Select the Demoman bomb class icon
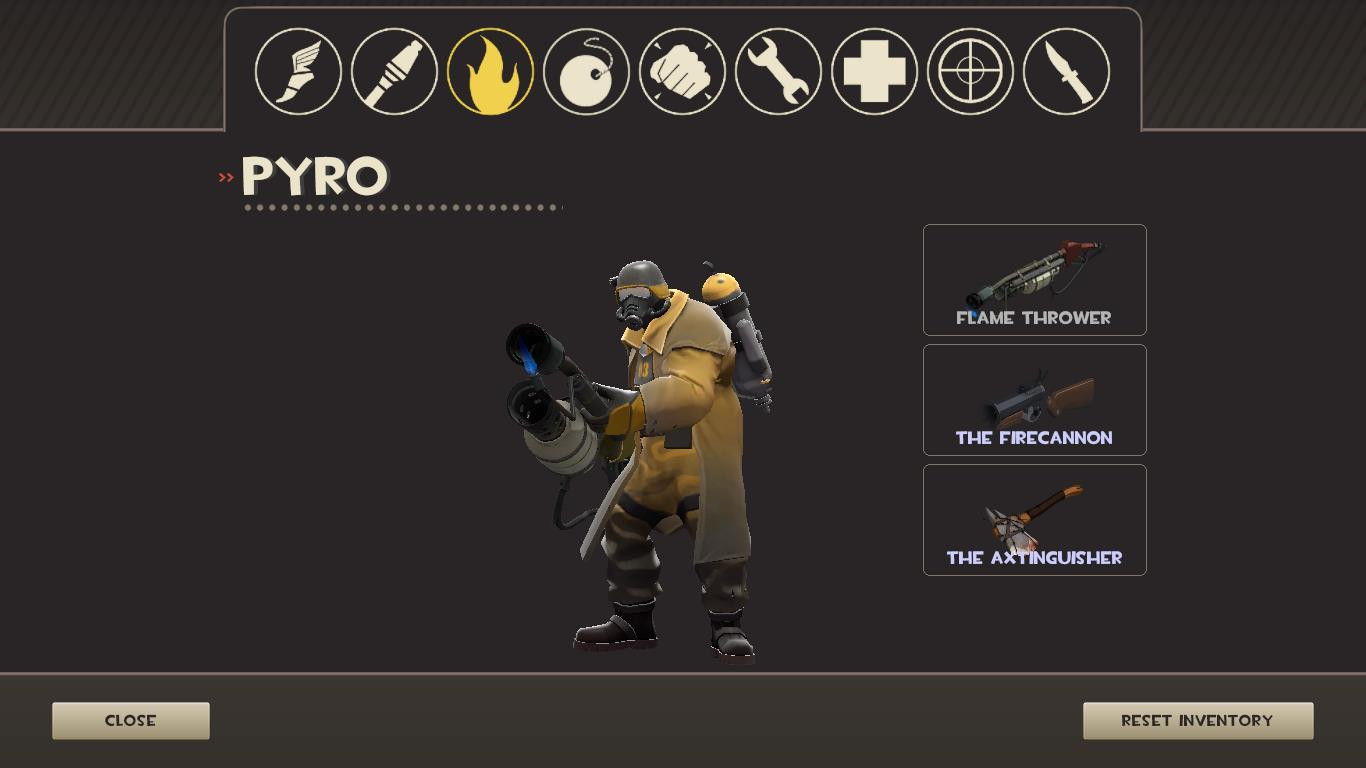The height and width of the screenshot is (768, 1366). click(x=585, y=71)
